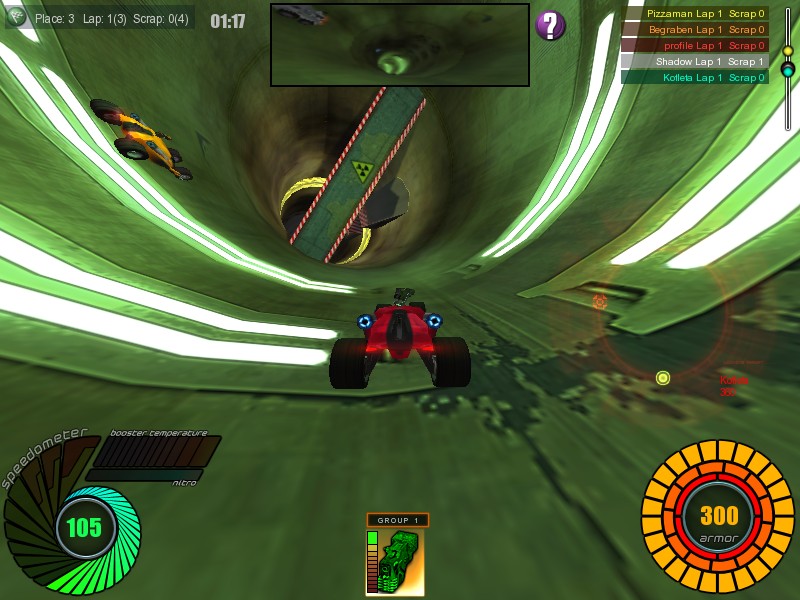Pick the red profile racer row
This screenshot has width=800, height=600.
click(695, 46)
